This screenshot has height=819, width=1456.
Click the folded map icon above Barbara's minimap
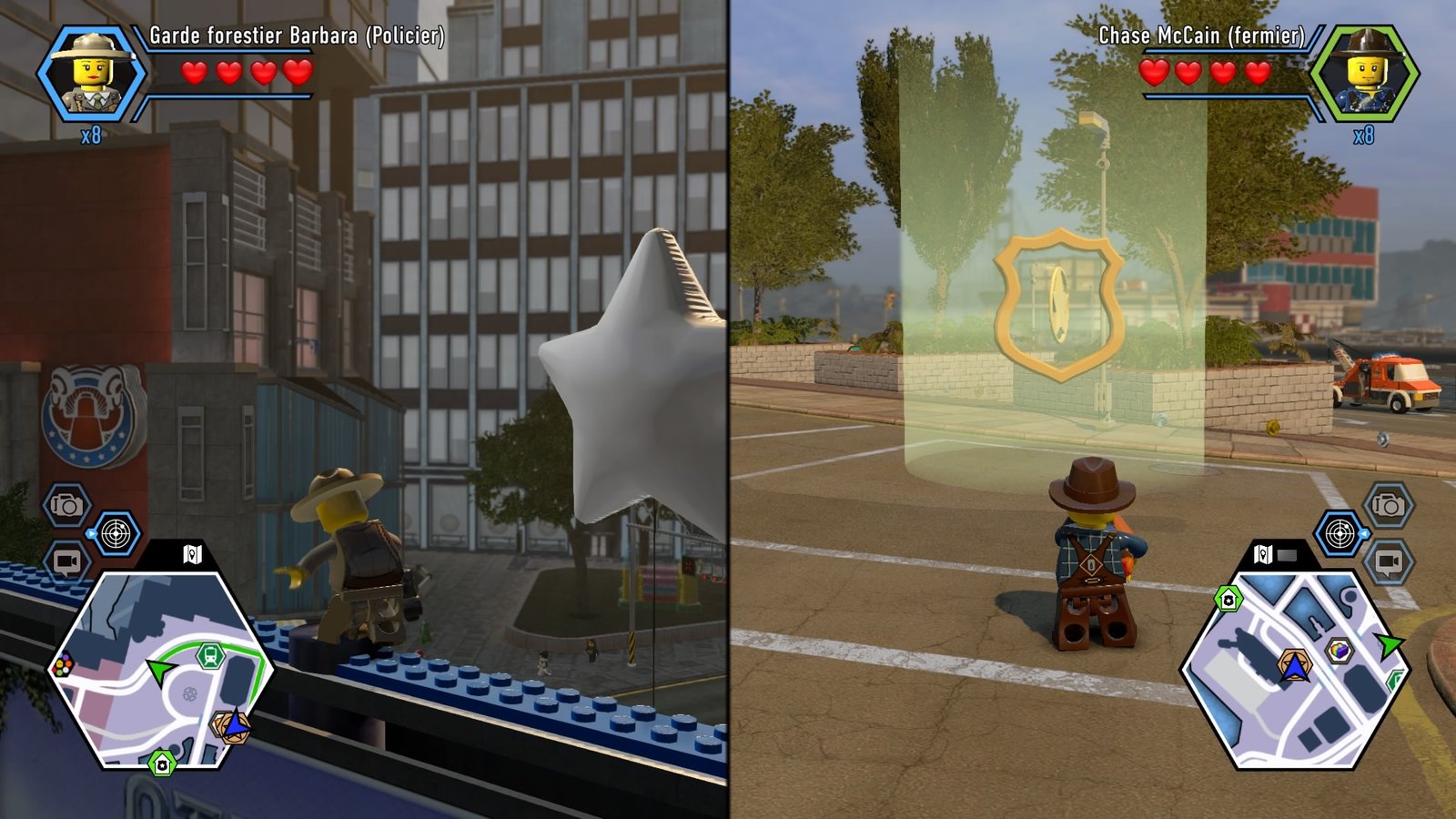click(x=193, y=554)
